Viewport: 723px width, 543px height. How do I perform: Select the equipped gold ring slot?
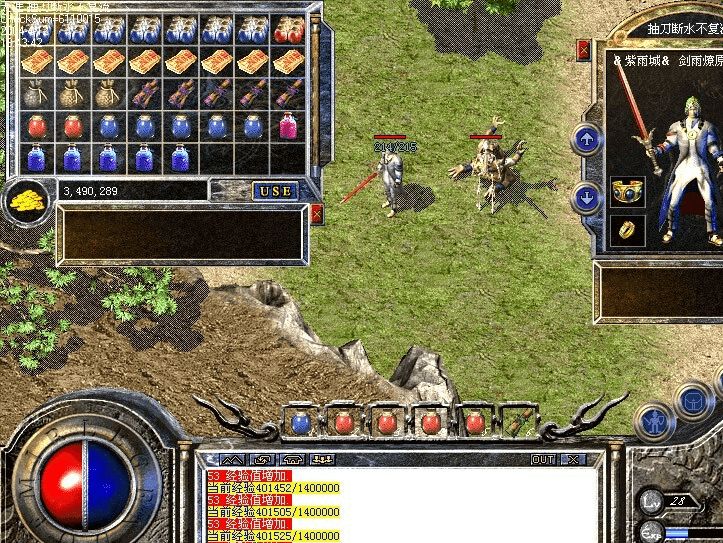click(627, 230)
